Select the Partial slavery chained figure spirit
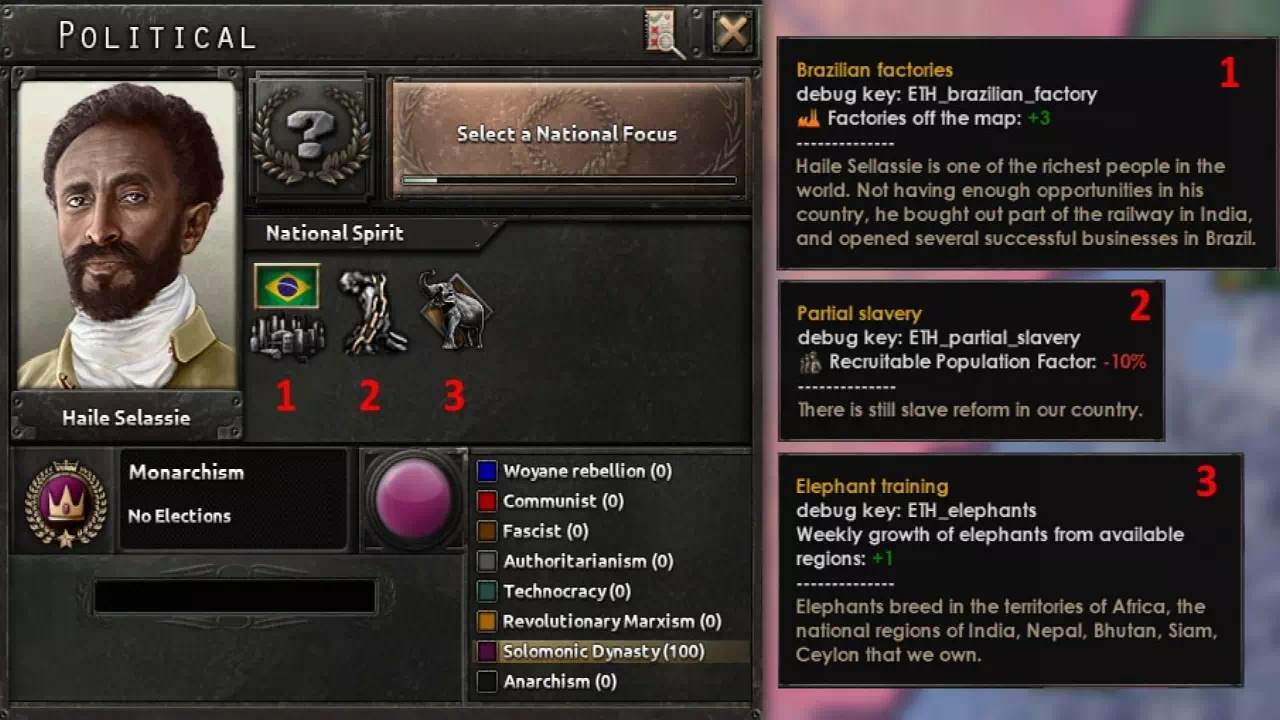The width and height of the screenshot is (1280, 720). (x=372, y=311)
